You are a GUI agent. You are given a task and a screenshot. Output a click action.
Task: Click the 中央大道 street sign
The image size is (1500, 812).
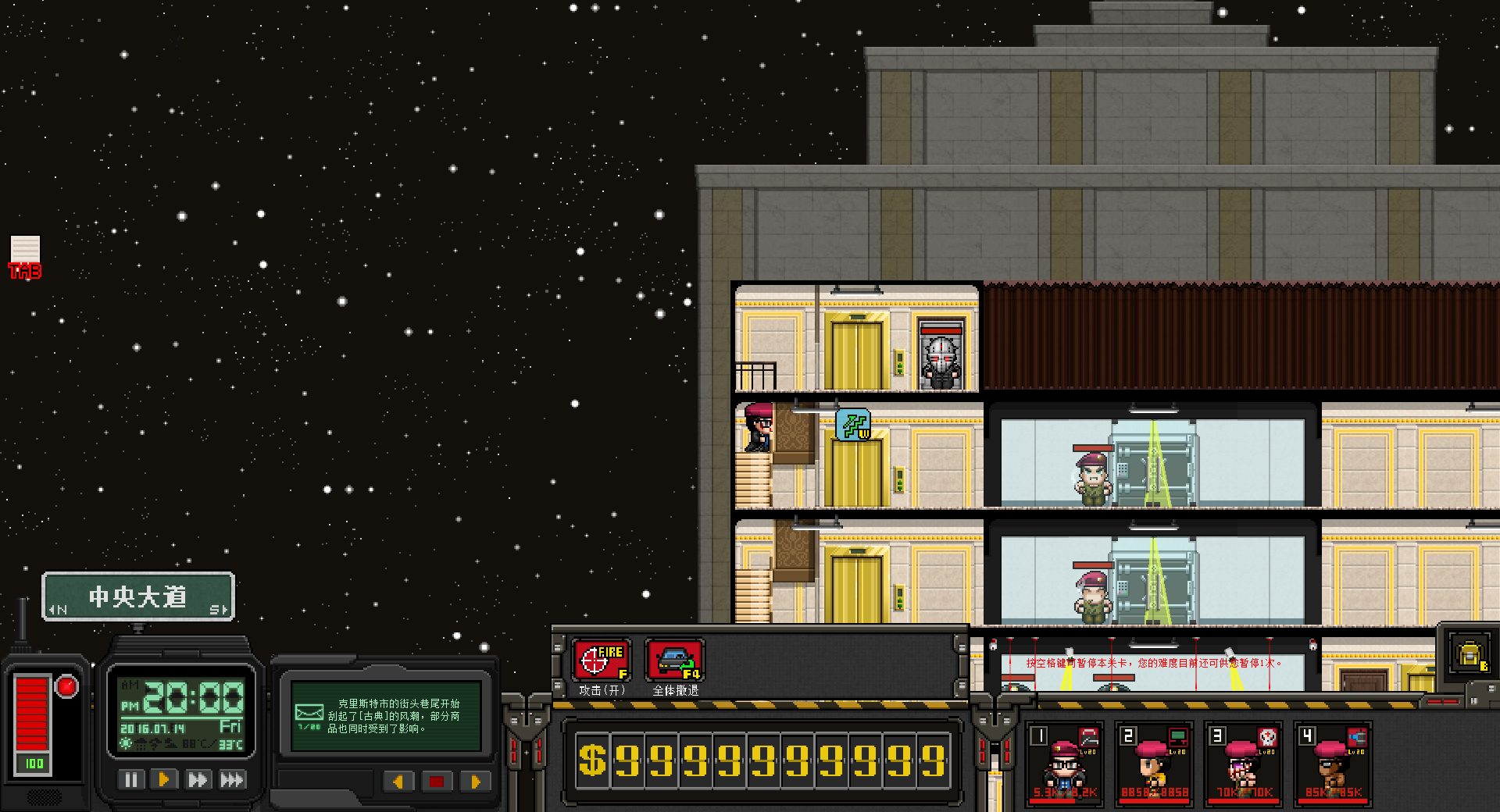coord(138,596)
